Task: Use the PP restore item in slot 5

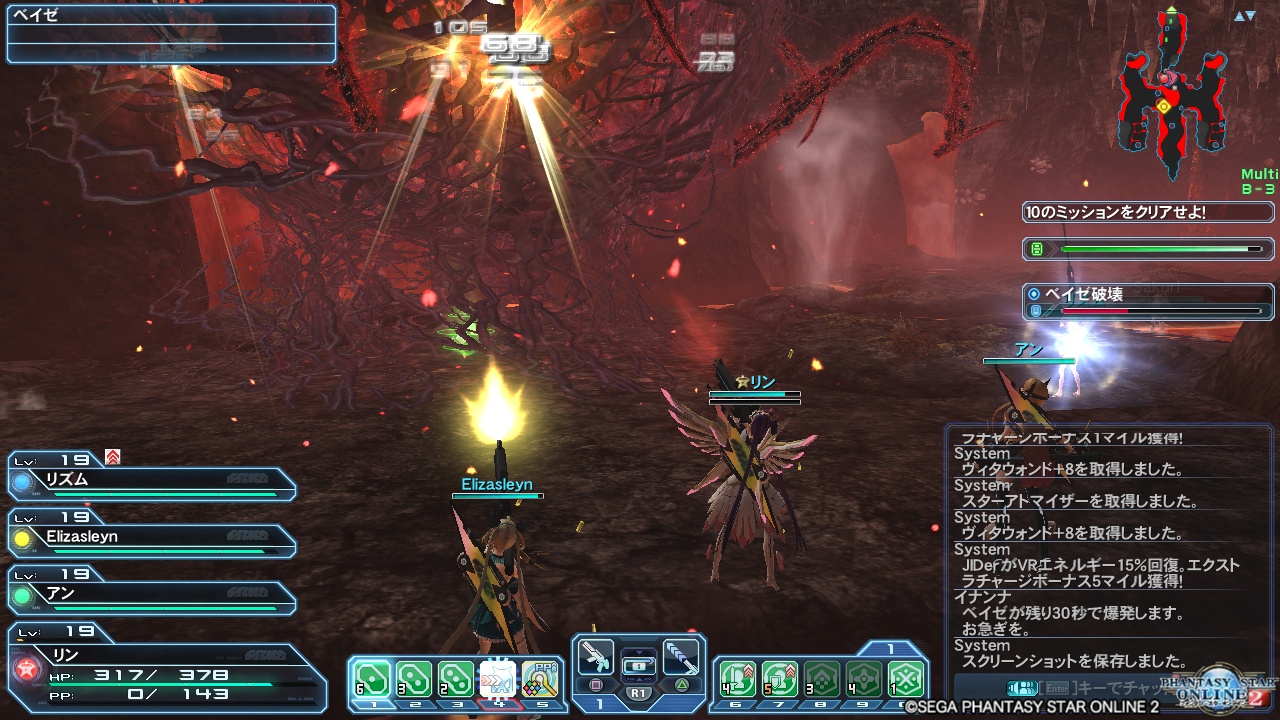Action: (x=540, y=679)
